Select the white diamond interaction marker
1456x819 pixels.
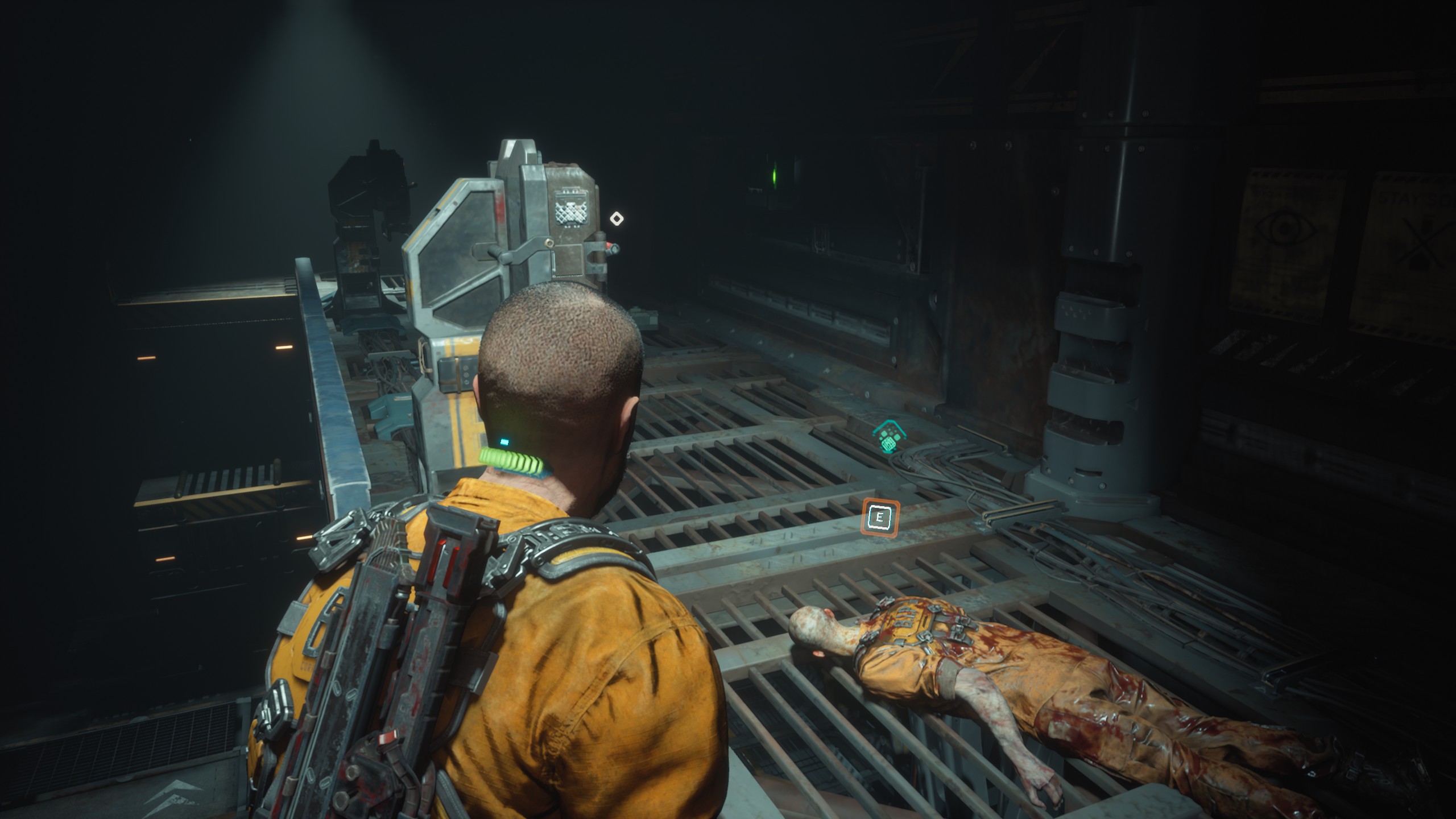click(617, 218)
